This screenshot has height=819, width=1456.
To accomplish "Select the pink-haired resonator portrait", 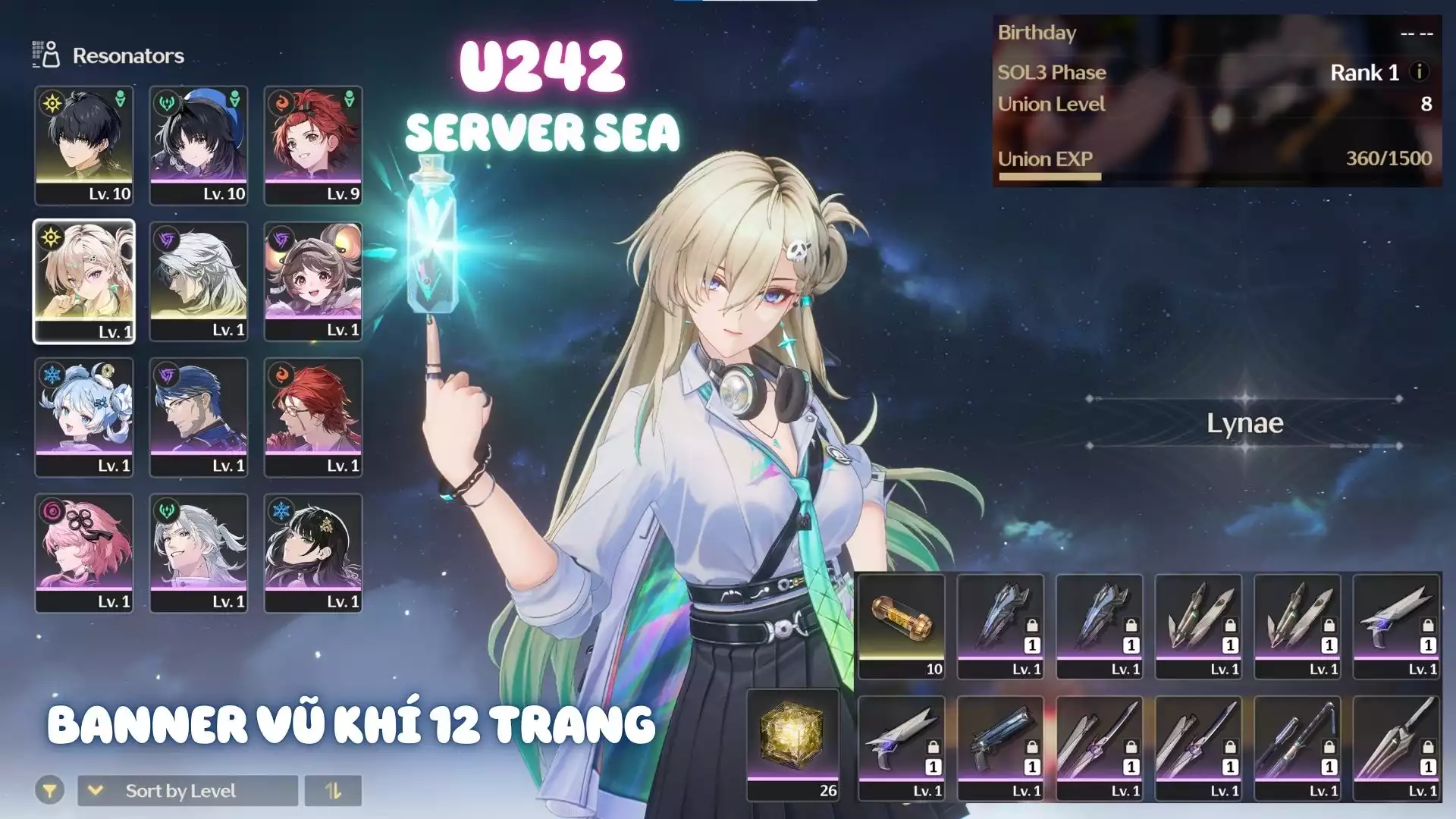I will click(x=84, y=553).
